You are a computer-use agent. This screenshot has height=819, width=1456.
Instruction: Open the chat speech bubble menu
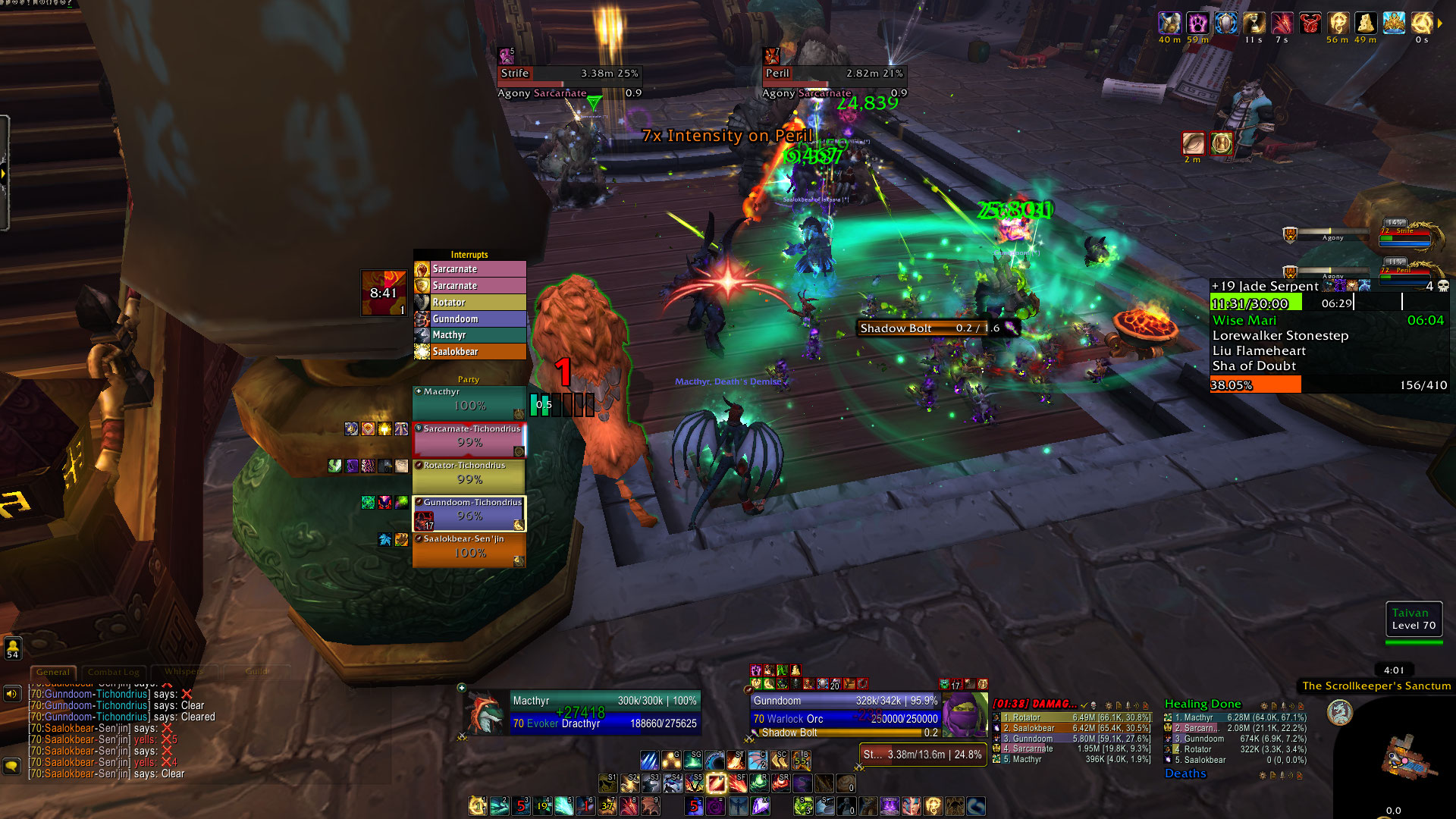click(12, 766)
